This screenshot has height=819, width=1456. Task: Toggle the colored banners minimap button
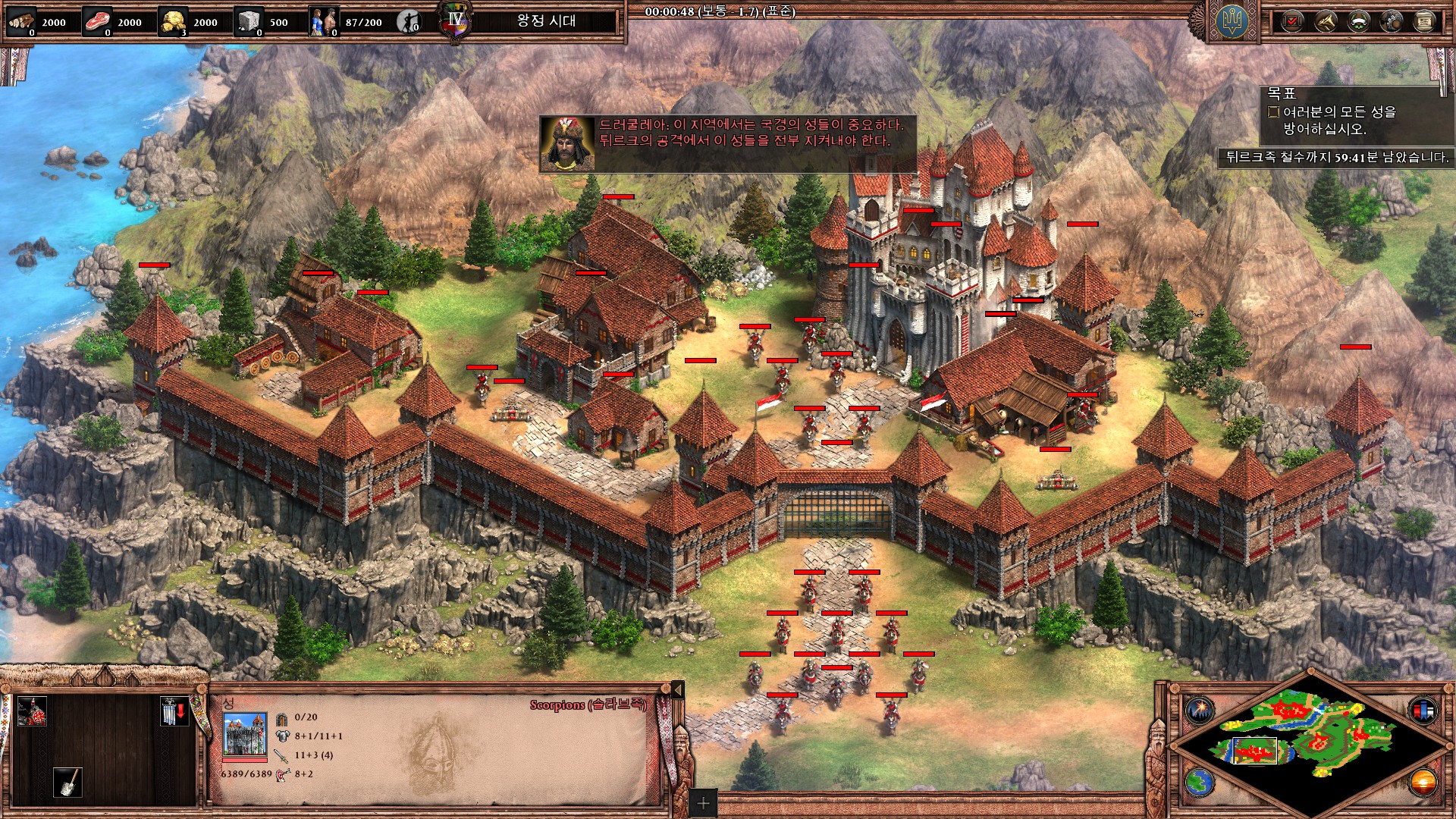1423,710
